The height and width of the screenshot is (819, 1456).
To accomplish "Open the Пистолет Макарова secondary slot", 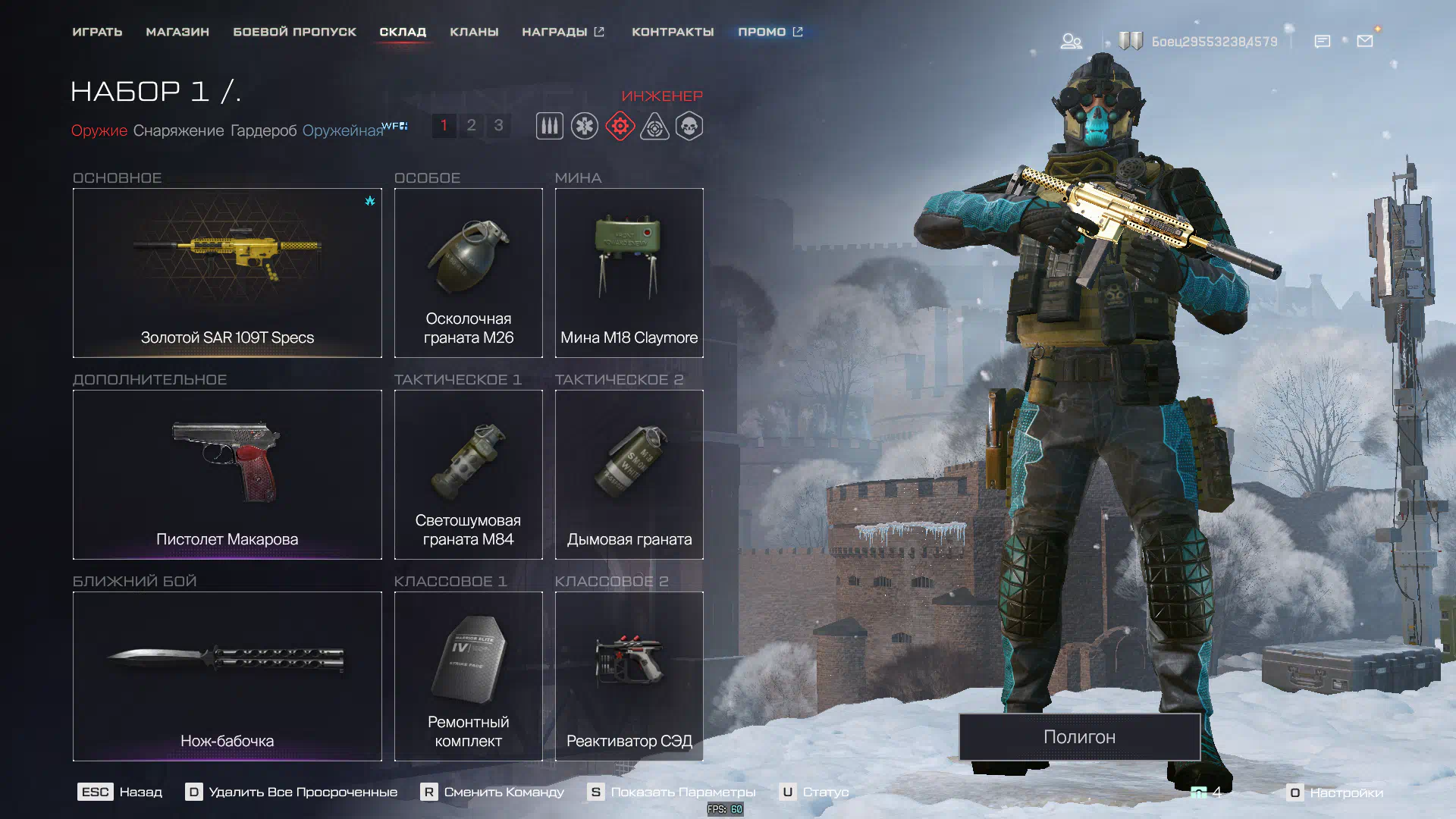I will [x=227, y=474].
